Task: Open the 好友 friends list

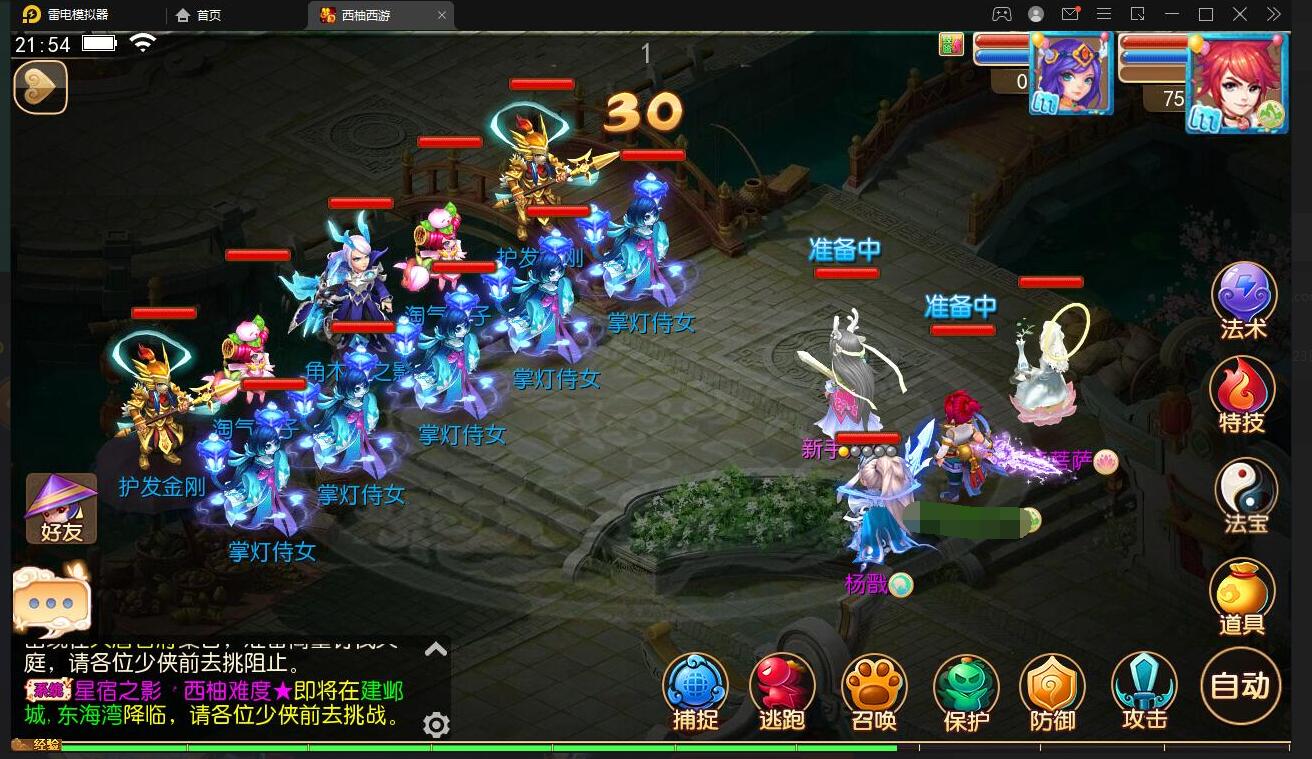Action: pyautogui.click(x=61, y=508)
